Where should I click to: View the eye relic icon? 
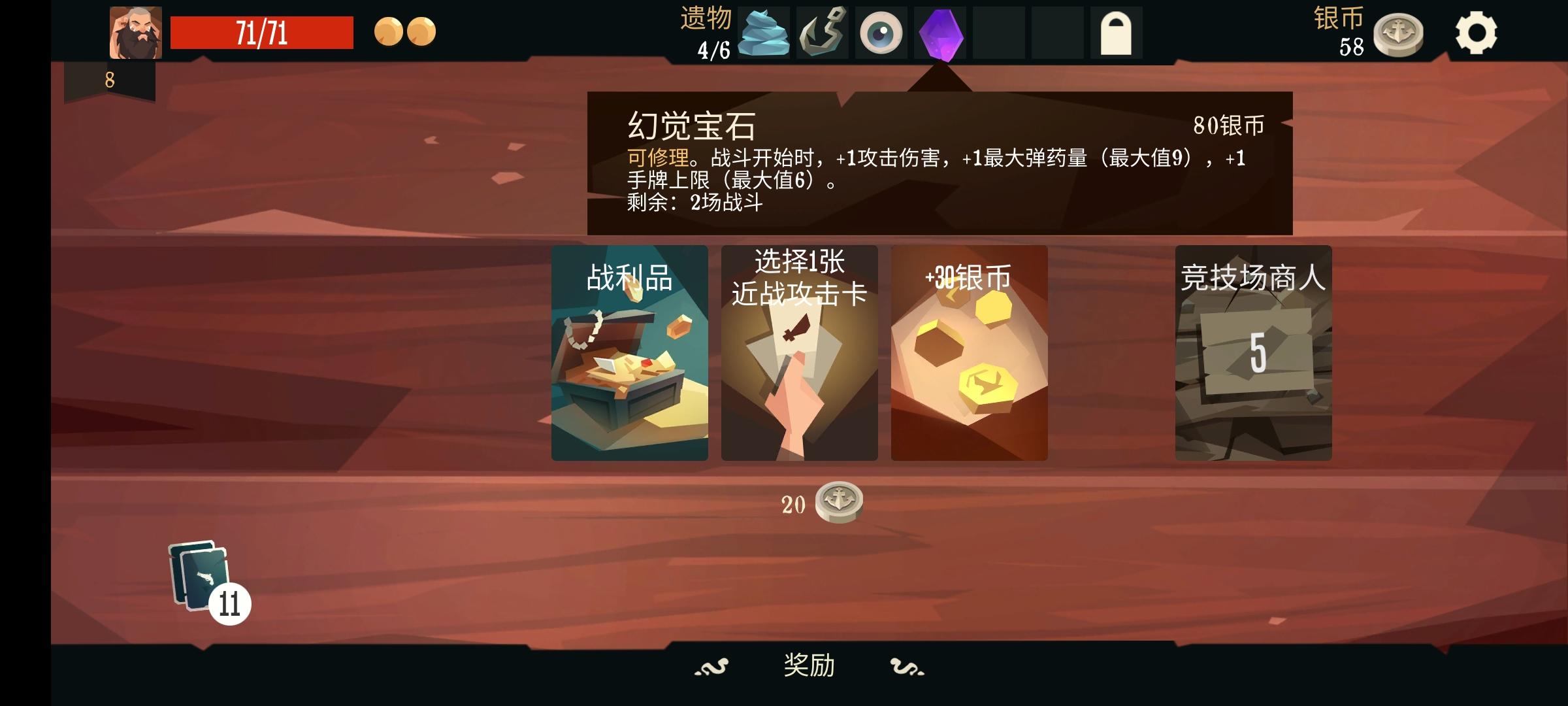point(882,31)
